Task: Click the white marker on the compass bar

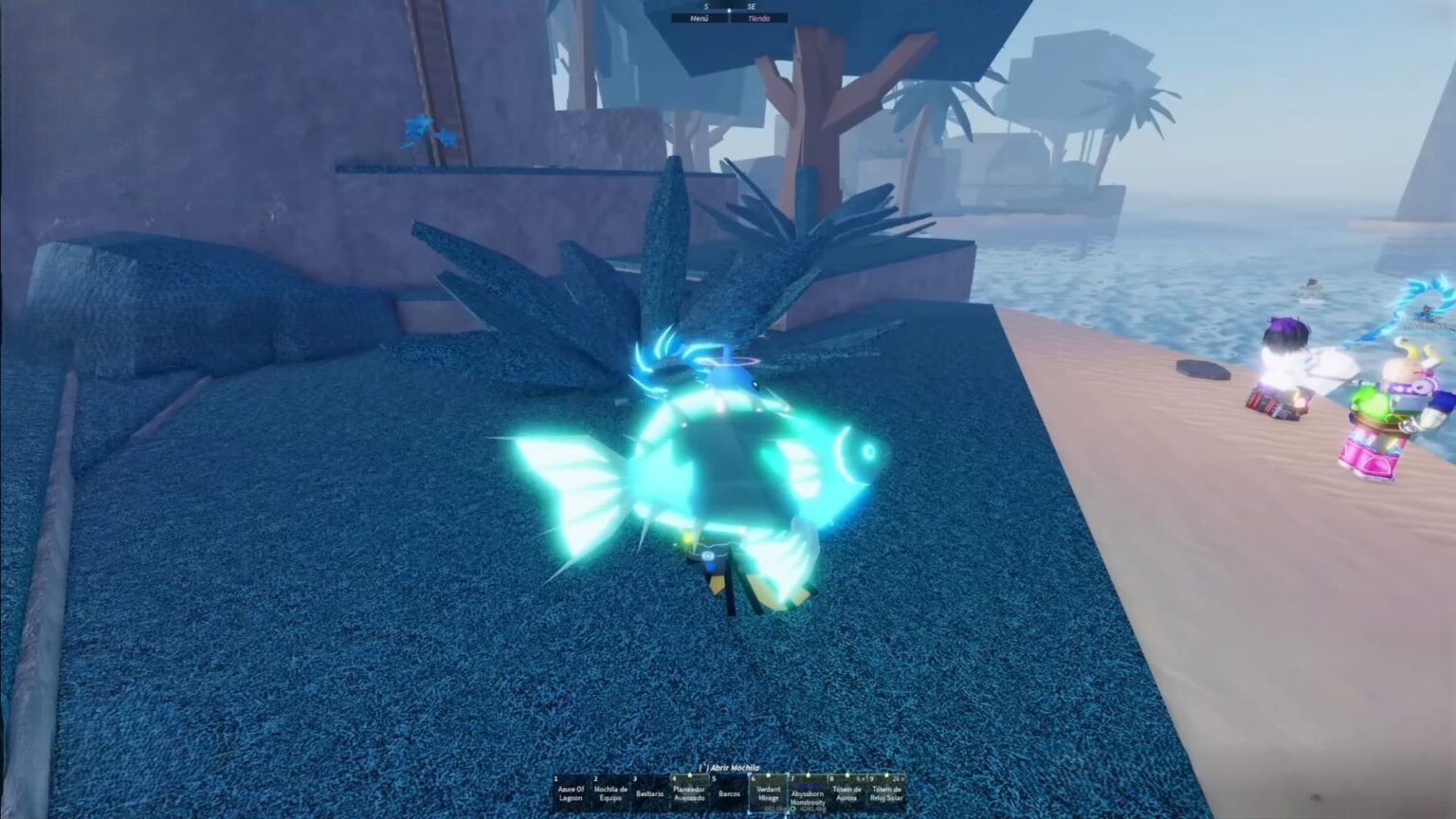Action: (x=730, y=10)
